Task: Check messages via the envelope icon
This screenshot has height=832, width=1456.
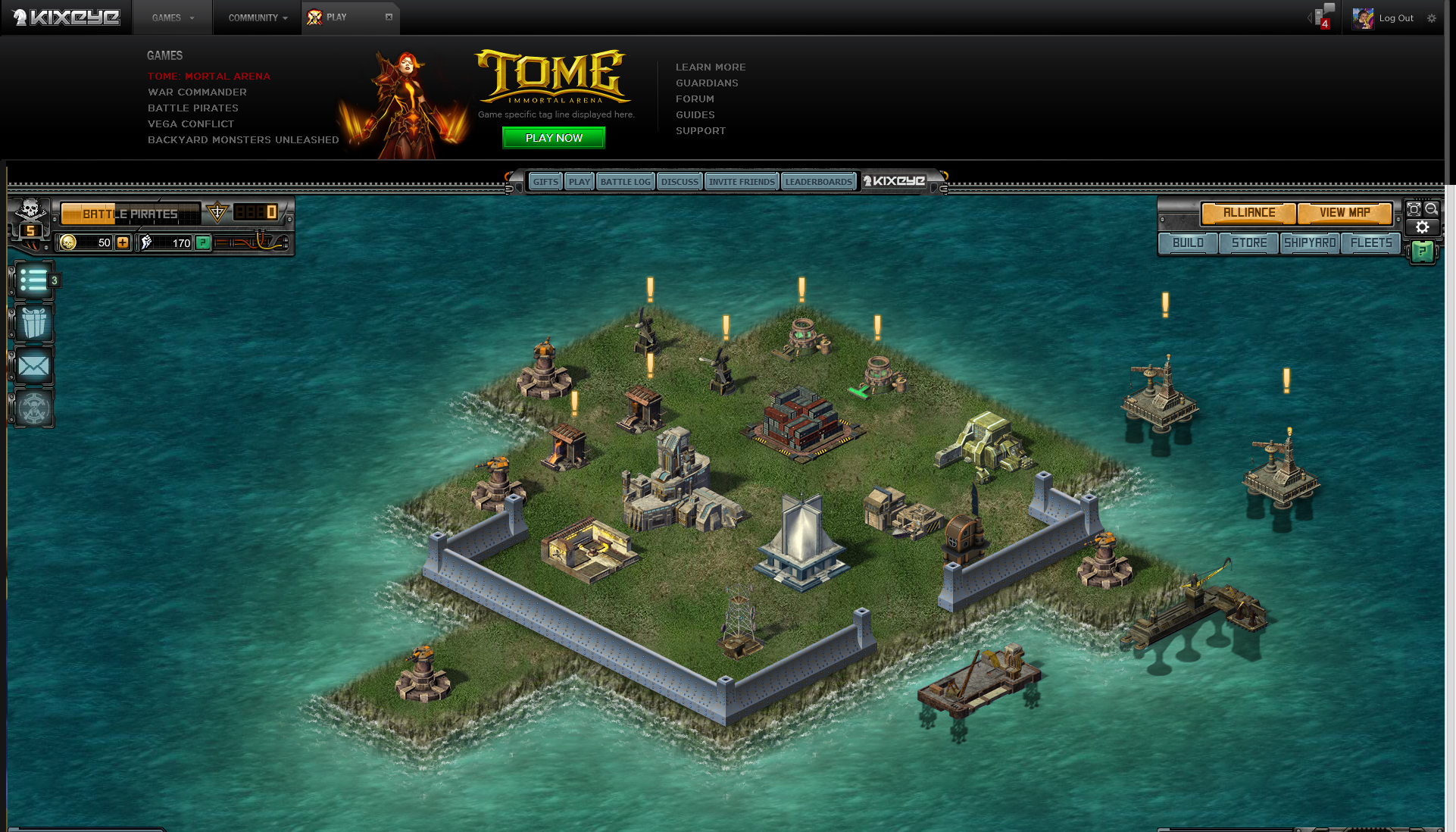Action: click(33, 367)
